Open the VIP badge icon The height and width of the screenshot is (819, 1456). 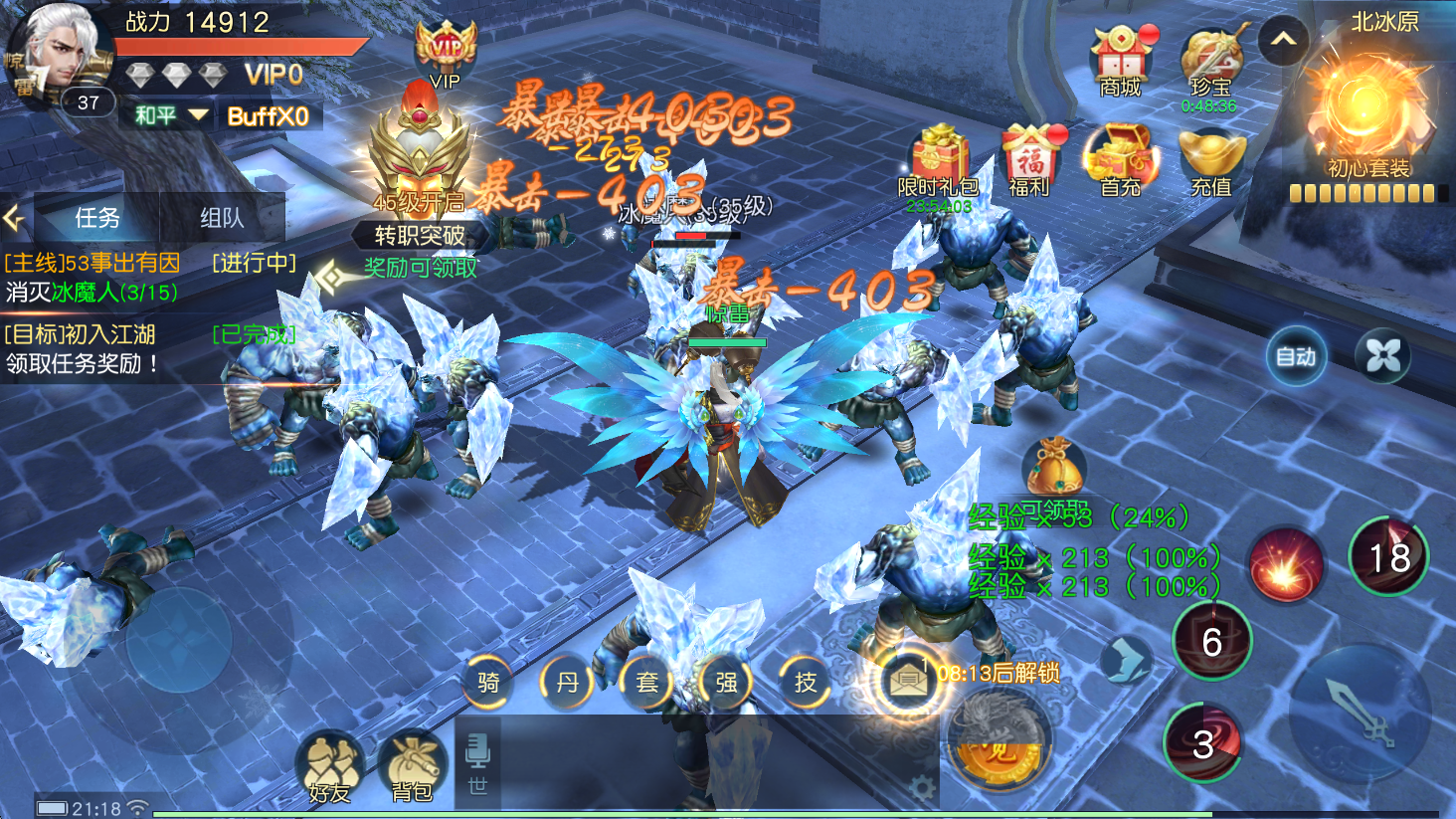click(445, 55)
